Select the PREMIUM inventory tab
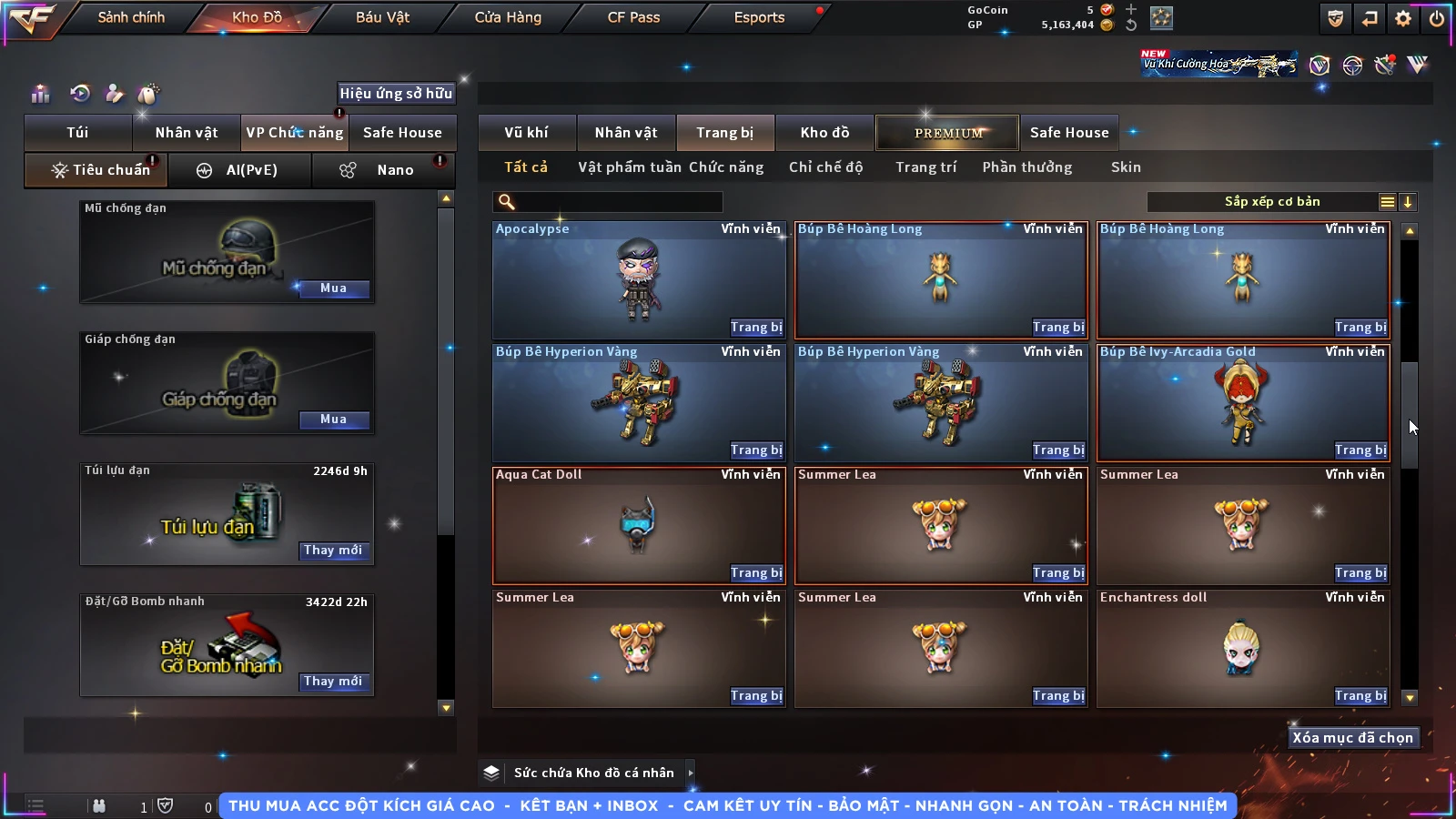The image size is (1456, 819). [947, 133]
